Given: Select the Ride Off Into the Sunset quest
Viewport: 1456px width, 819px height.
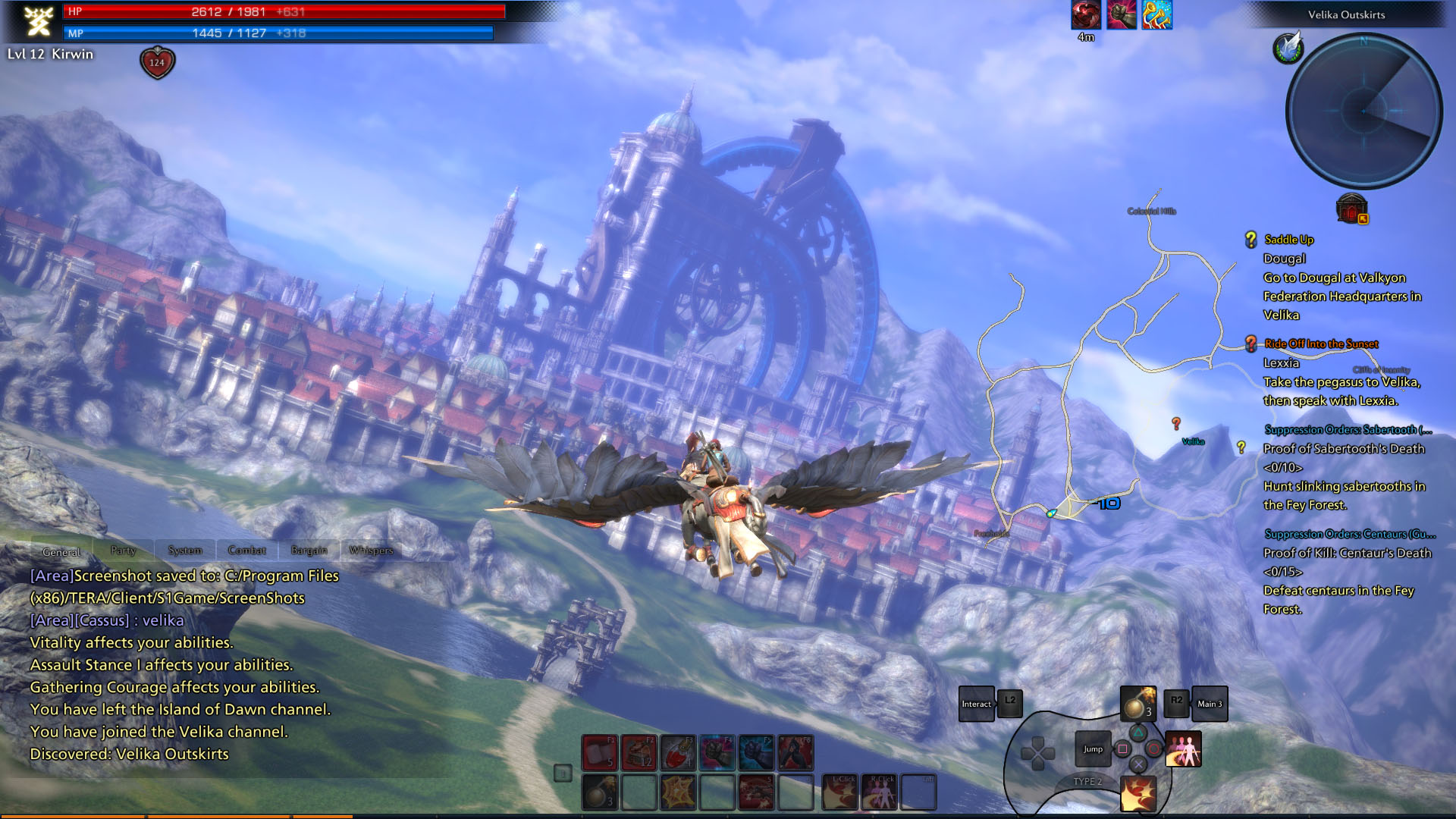Looking at the screenshot, I should tap(1321, 344).
